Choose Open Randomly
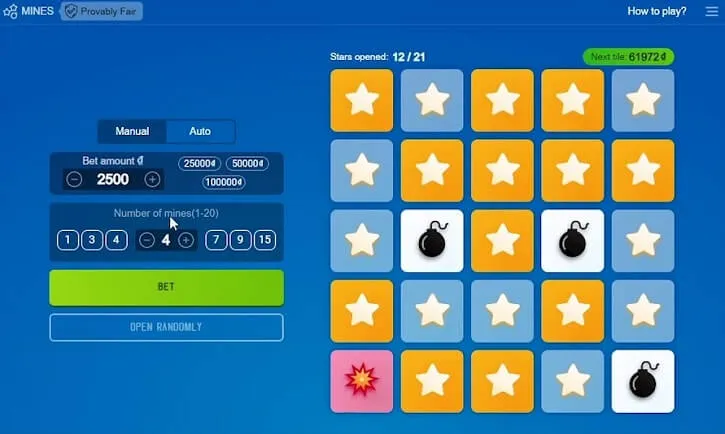 point(166,327)
